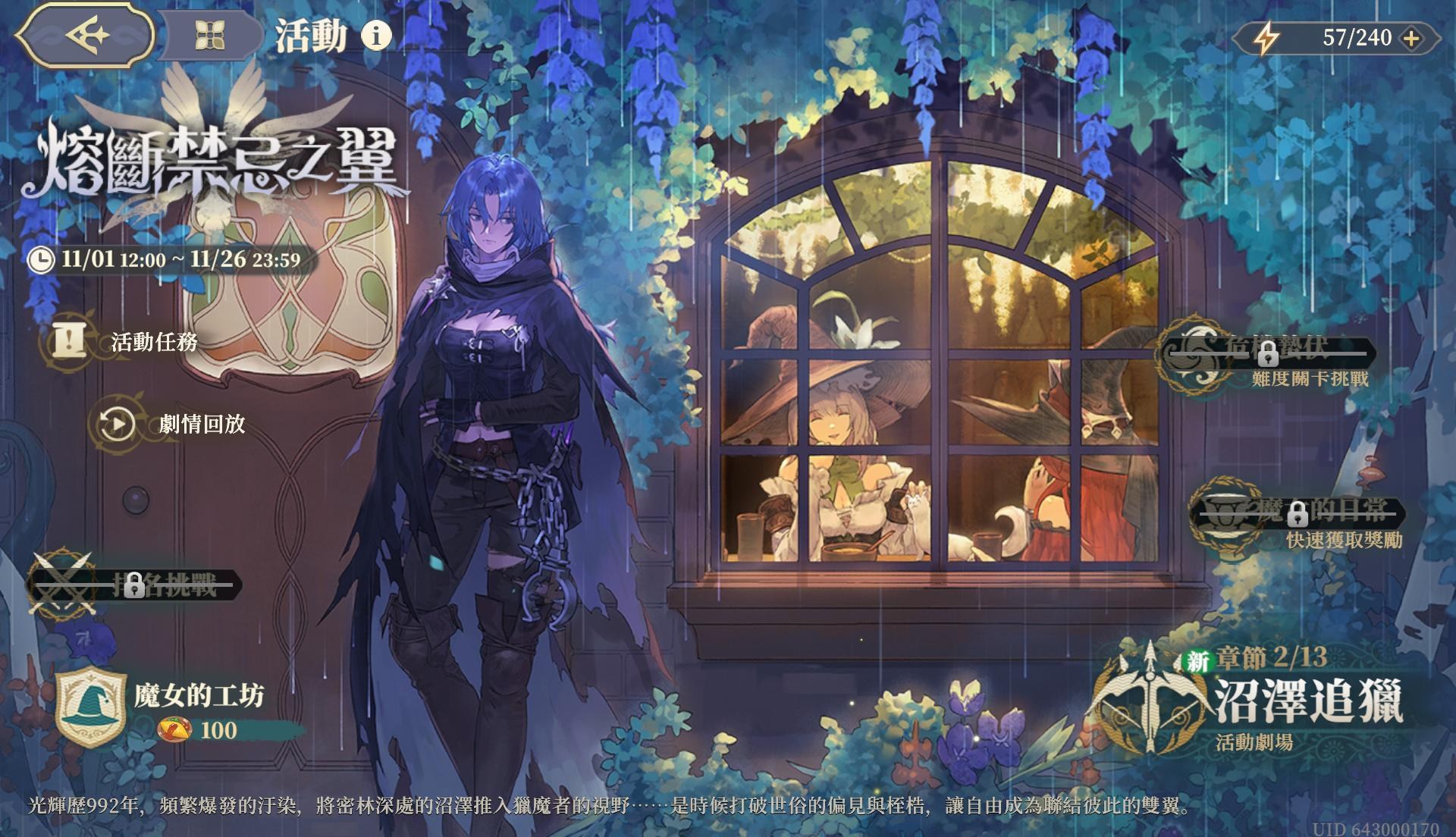The image size is (1456, 837).
Task: Select the replay icon next to 劇情回放
Action: [118, 423]
